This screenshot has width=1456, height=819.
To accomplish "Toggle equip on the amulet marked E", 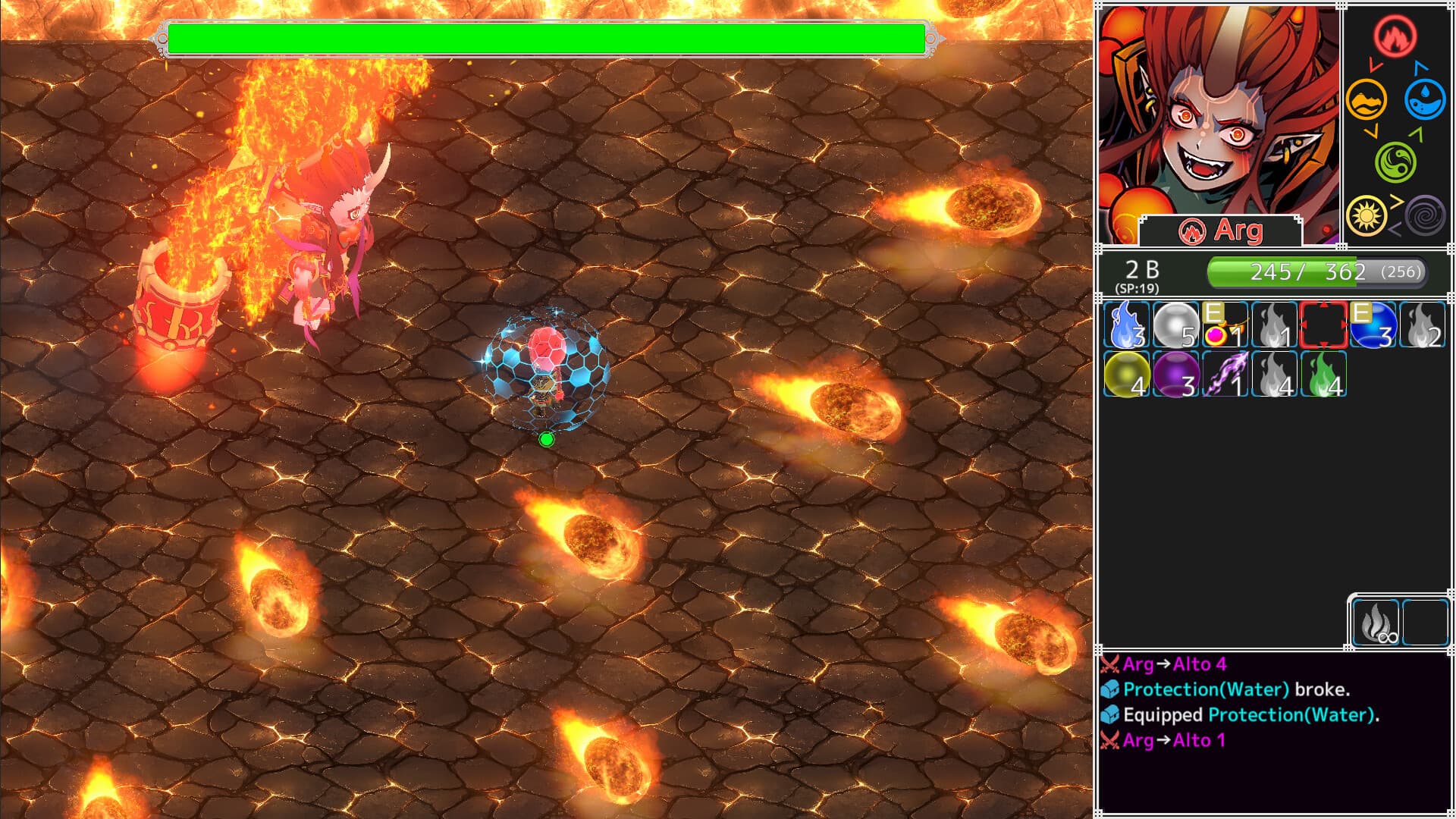I will point(1223,325).
